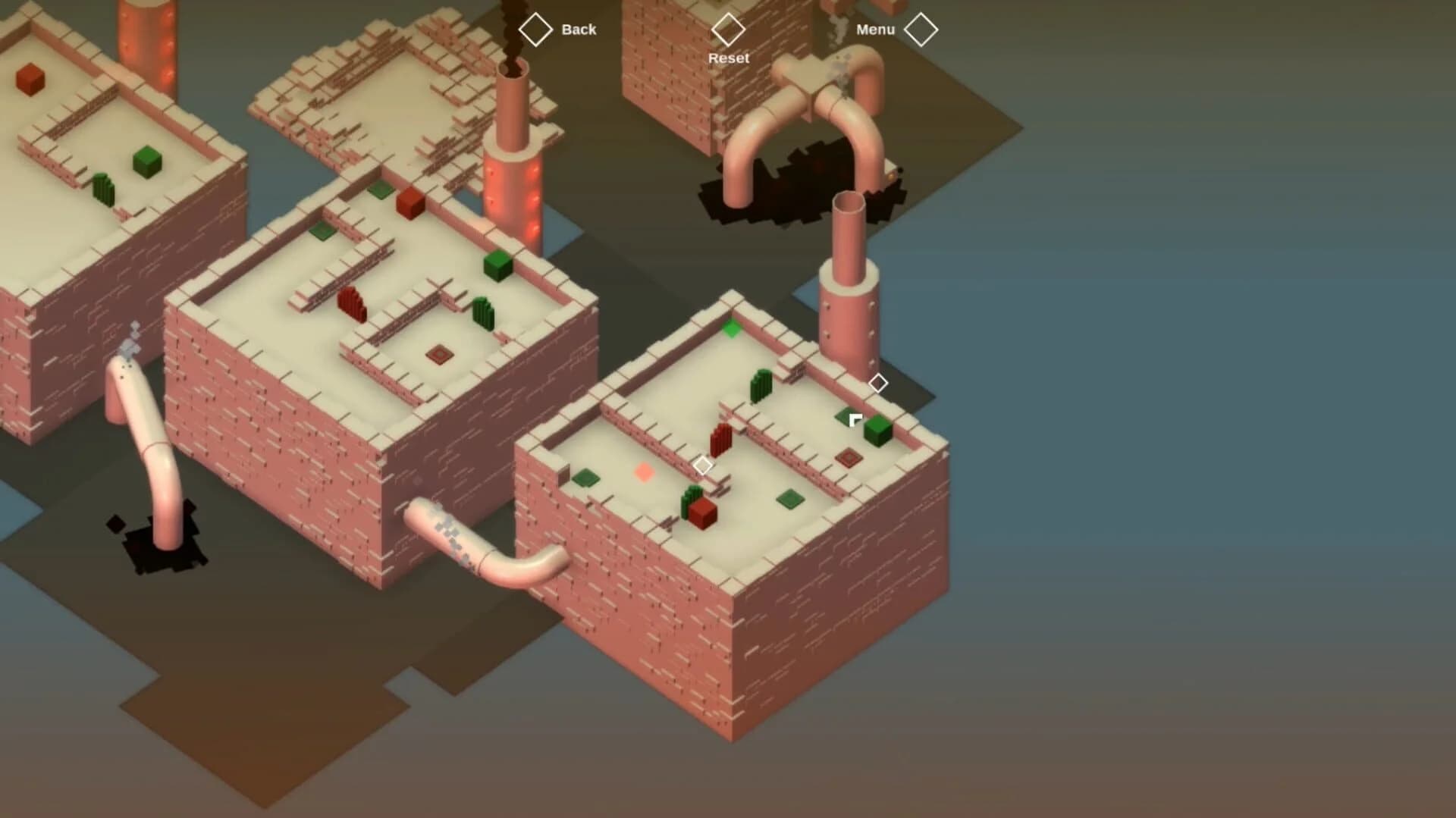Select the white corner bracket marker near the green cube
This screenshot has width=1456, height=818.
point(853,417)
